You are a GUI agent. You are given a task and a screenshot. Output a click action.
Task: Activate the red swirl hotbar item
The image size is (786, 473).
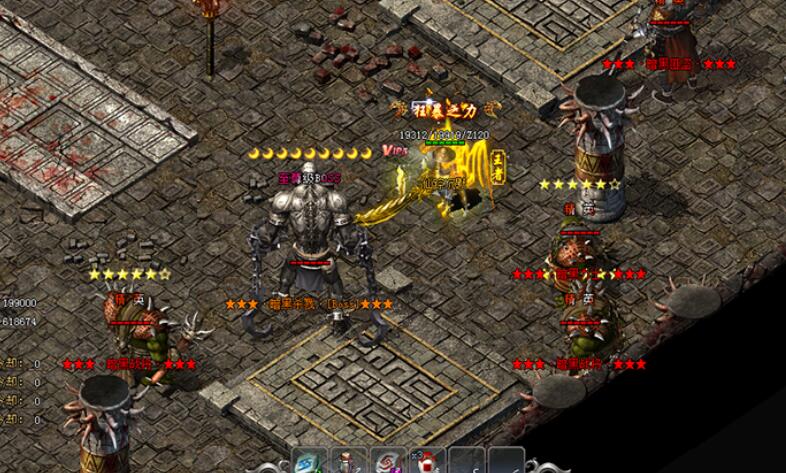388,464
